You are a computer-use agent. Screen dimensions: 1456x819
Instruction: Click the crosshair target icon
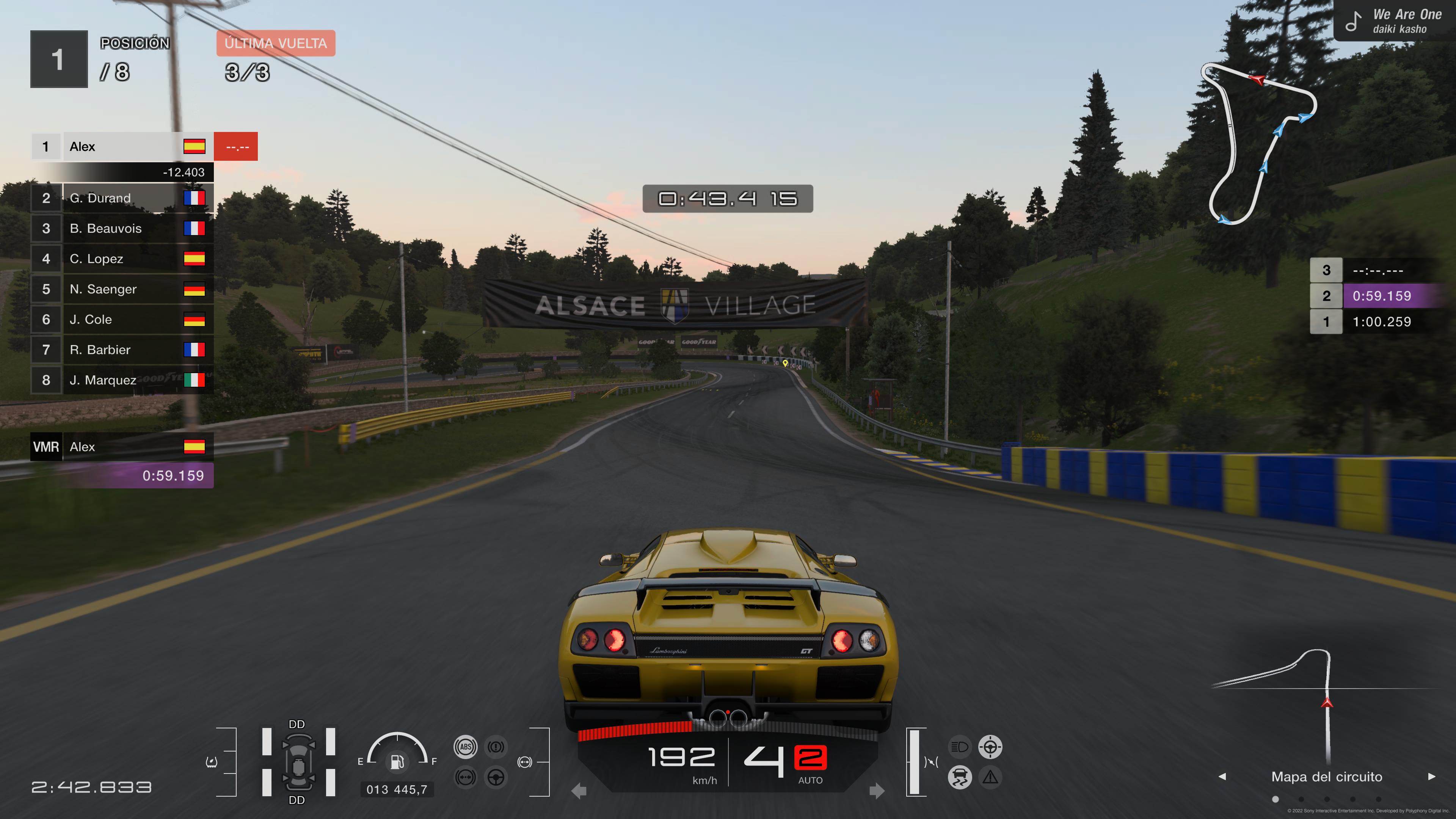pos(990,747)
